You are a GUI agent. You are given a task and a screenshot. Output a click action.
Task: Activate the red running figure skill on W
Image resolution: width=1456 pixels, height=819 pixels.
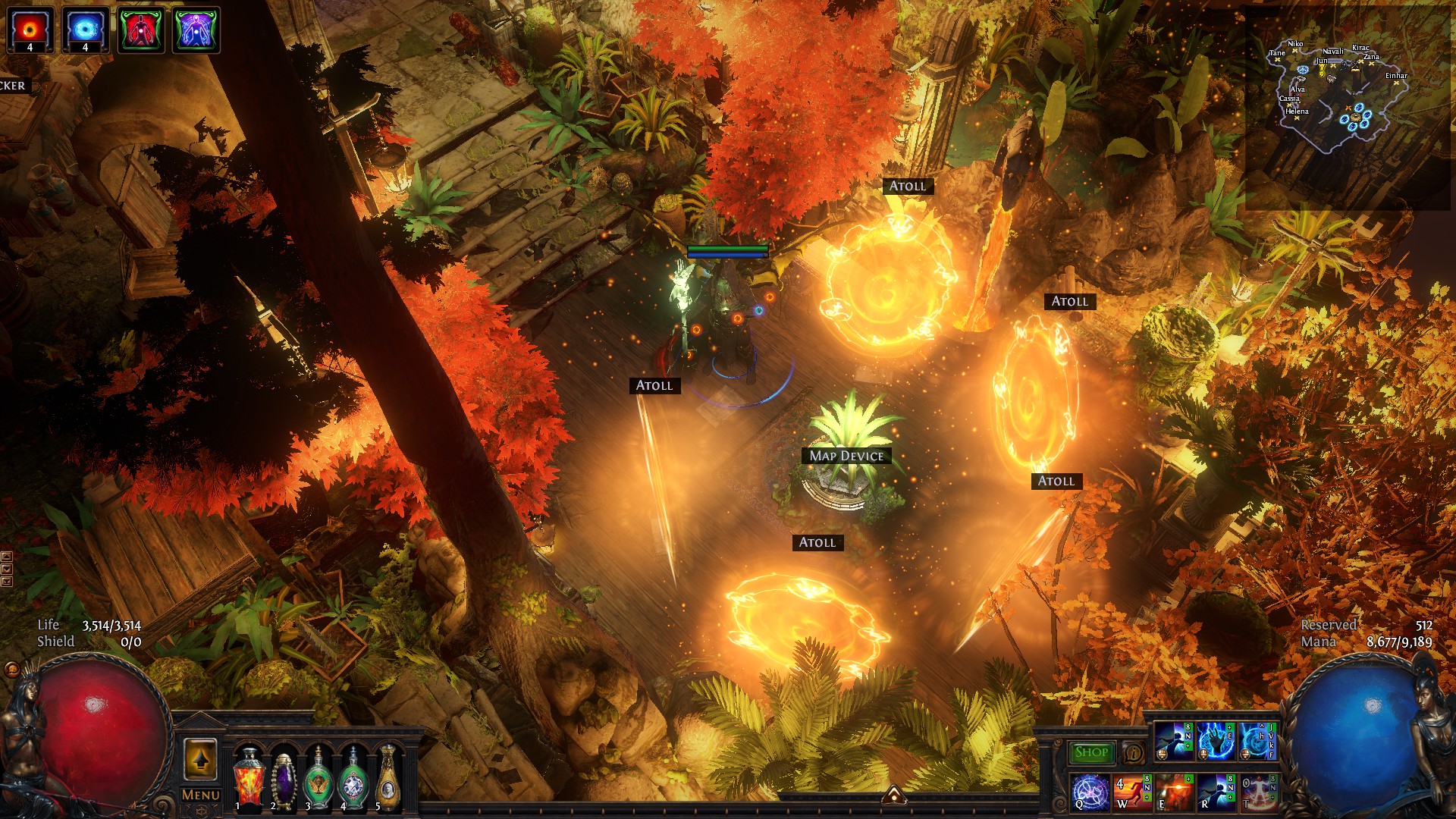click(1131, 792)
